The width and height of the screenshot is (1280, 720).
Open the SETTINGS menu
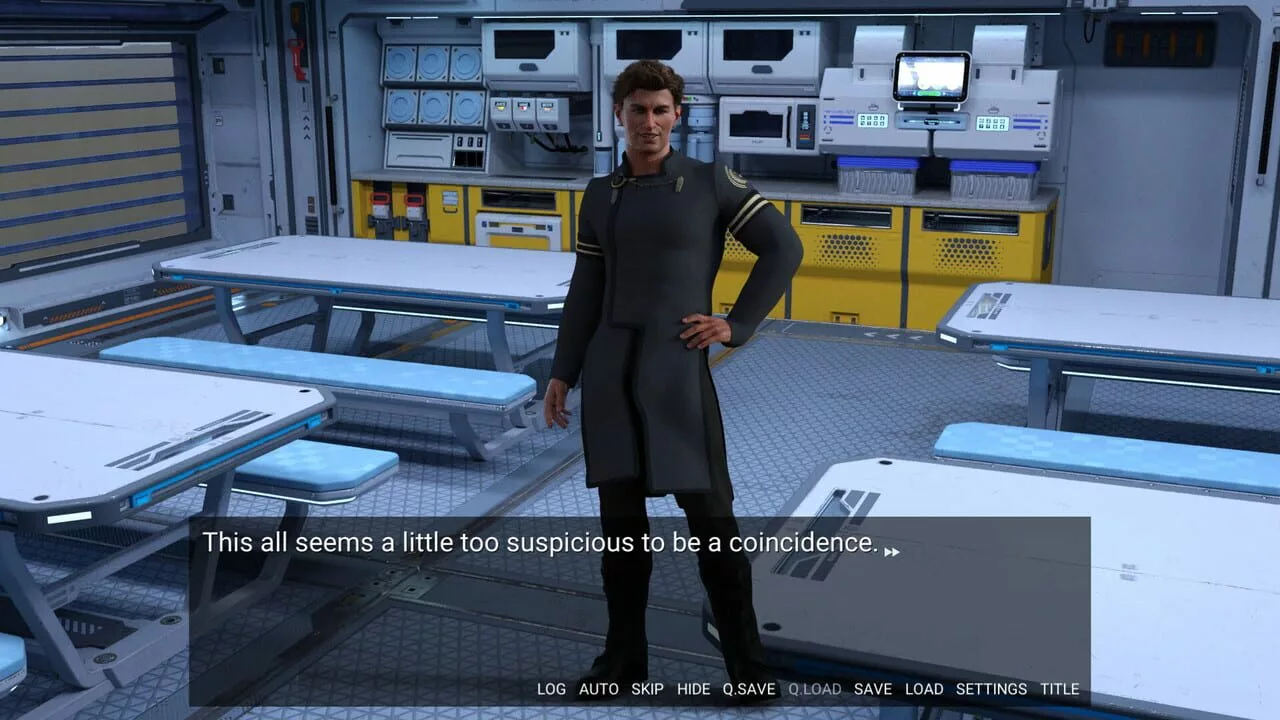click(991, 689)
